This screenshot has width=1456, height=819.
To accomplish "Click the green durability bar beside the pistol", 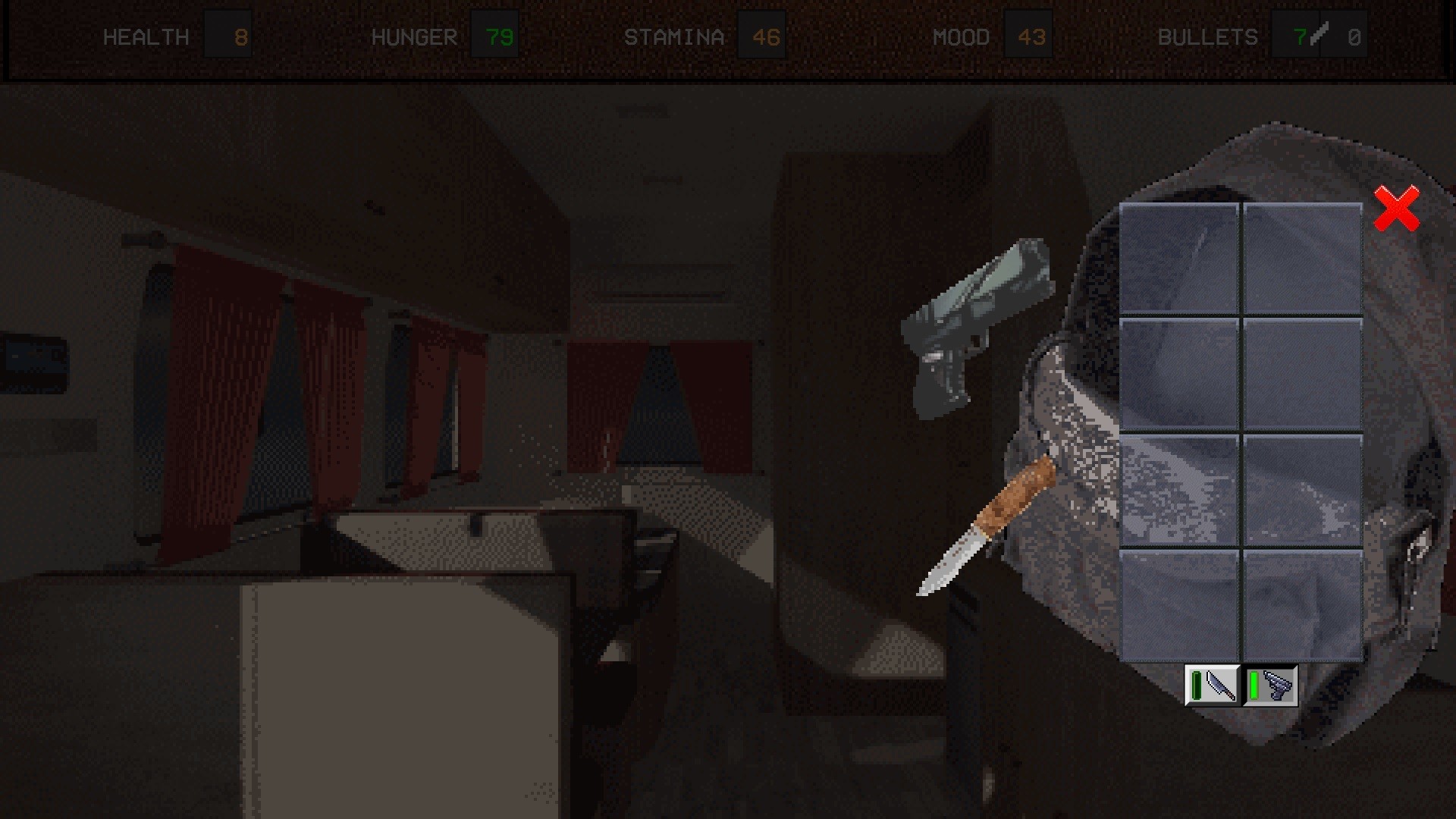I will (1254, 686).
